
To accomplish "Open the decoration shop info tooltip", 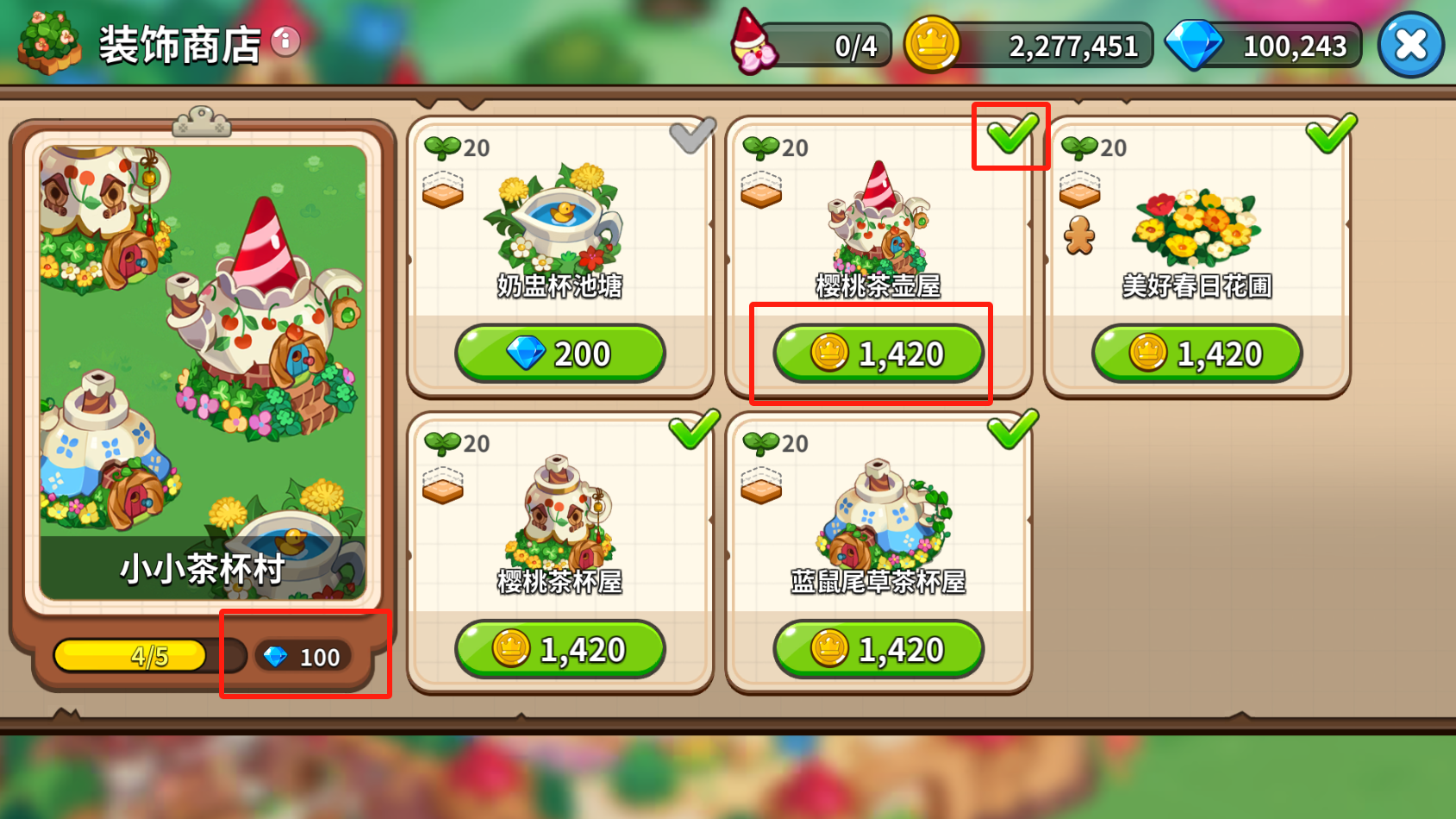I will 285,41.
